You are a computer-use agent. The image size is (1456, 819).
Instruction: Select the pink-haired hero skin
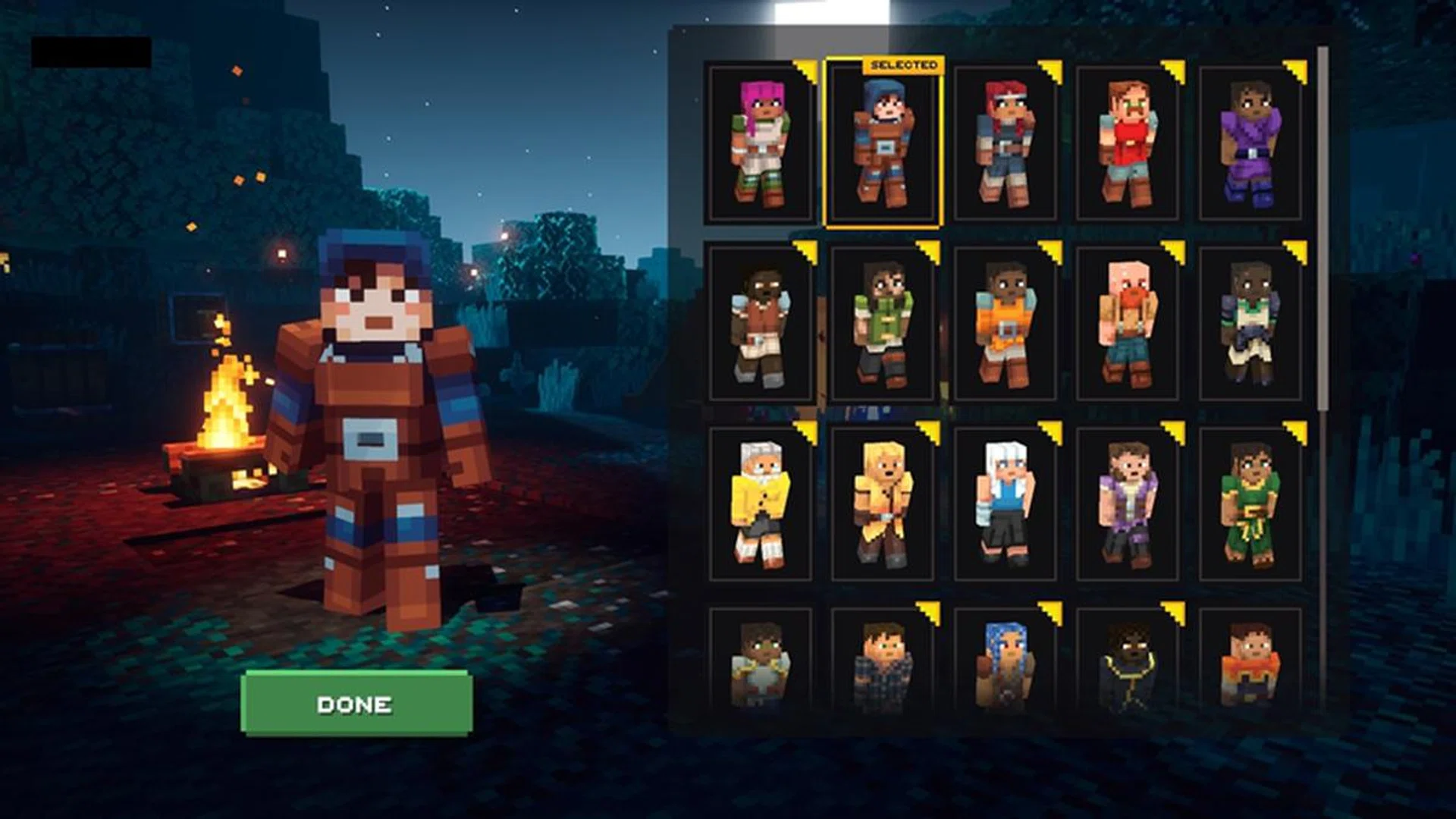click(760, 144)
